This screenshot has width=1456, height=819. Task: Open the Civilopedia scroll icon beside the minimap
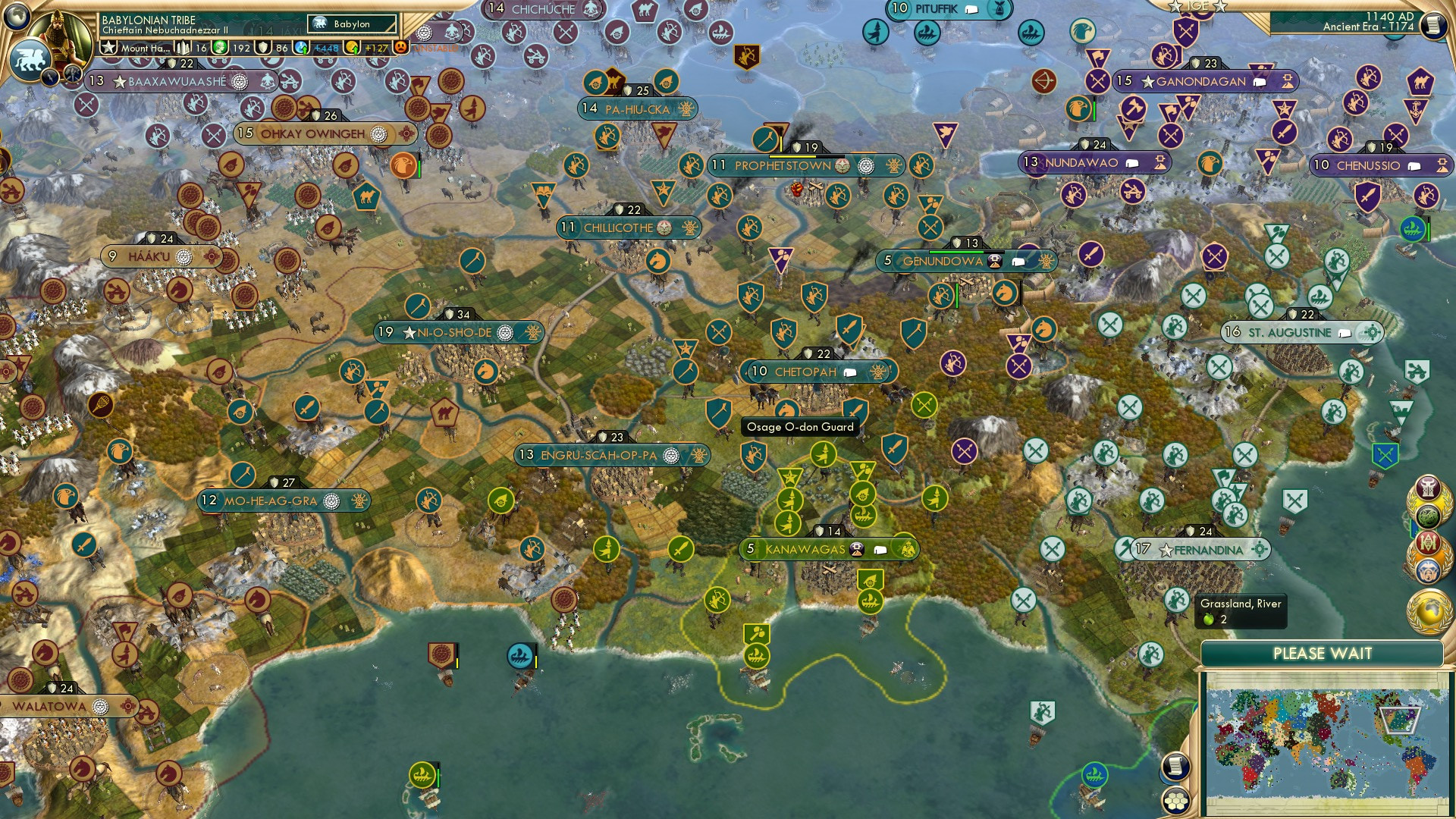[1175, 767]
